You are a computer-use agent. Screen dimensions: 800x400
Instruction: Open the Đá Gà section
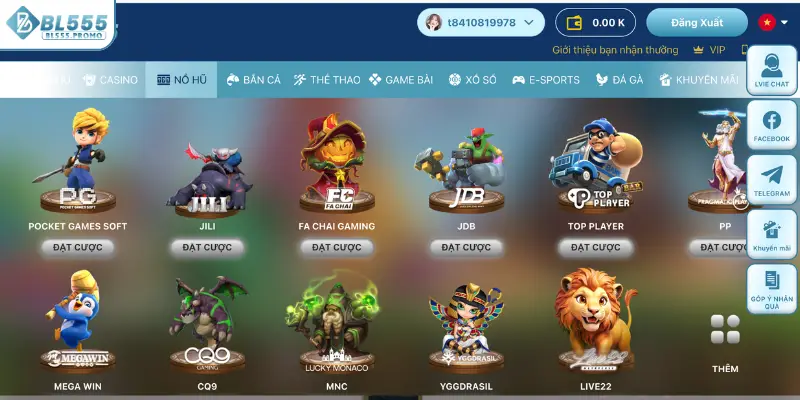(620, 79)
